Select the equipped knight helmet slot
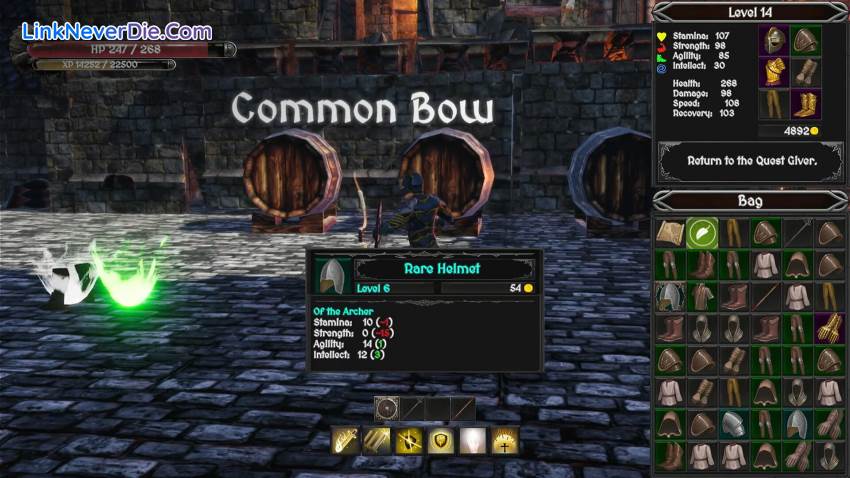The width and height of the screenshot is (850, 478). (x=773, y=40)
